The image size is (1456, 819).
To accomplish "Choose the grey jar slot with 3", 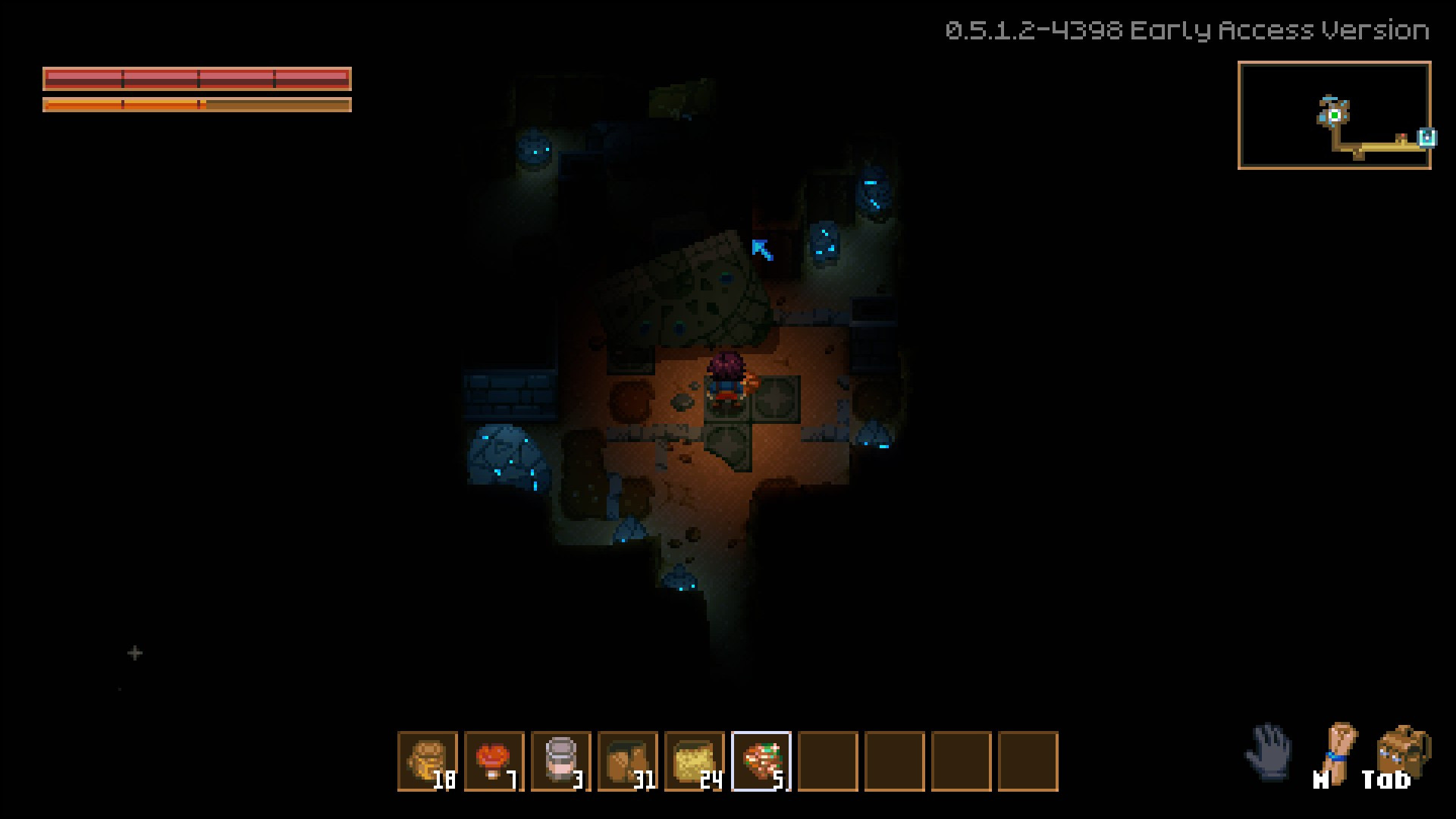I will [561, 761].
